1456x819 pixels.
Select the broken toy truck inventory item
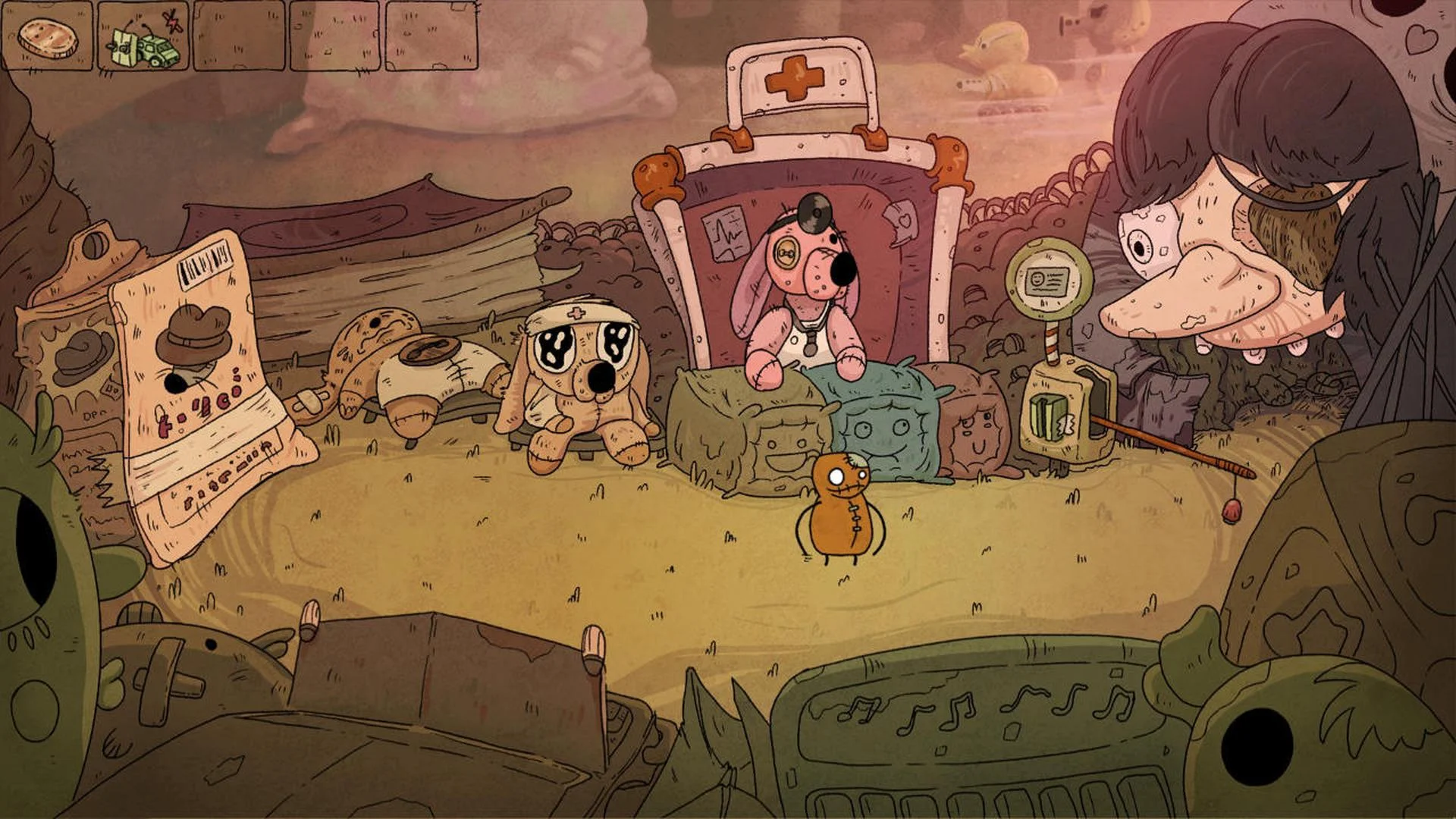point(141,38)
